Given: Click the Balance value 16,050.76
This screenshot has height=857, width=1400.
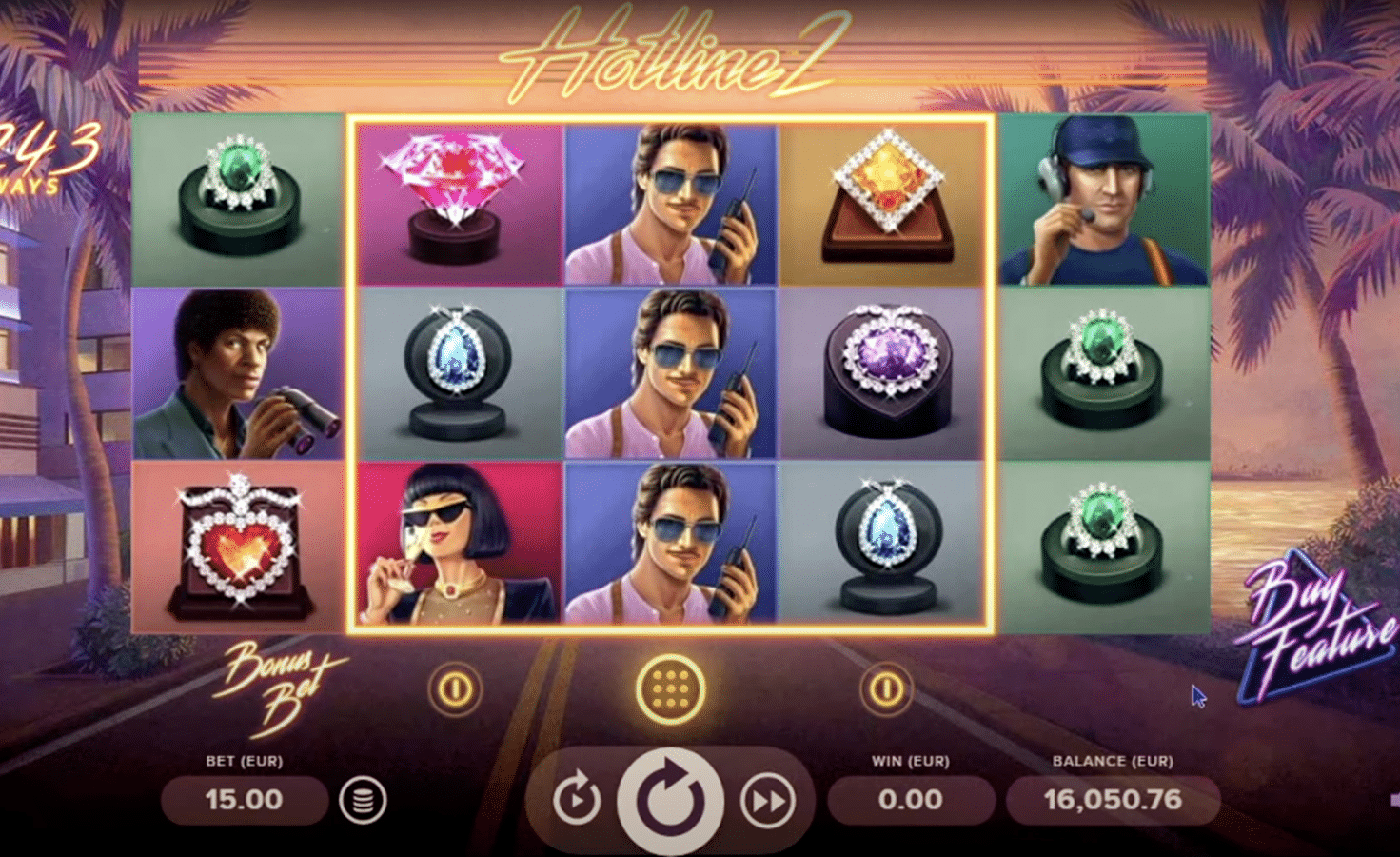Looking at the screenshot, I should click(1114, 801).
